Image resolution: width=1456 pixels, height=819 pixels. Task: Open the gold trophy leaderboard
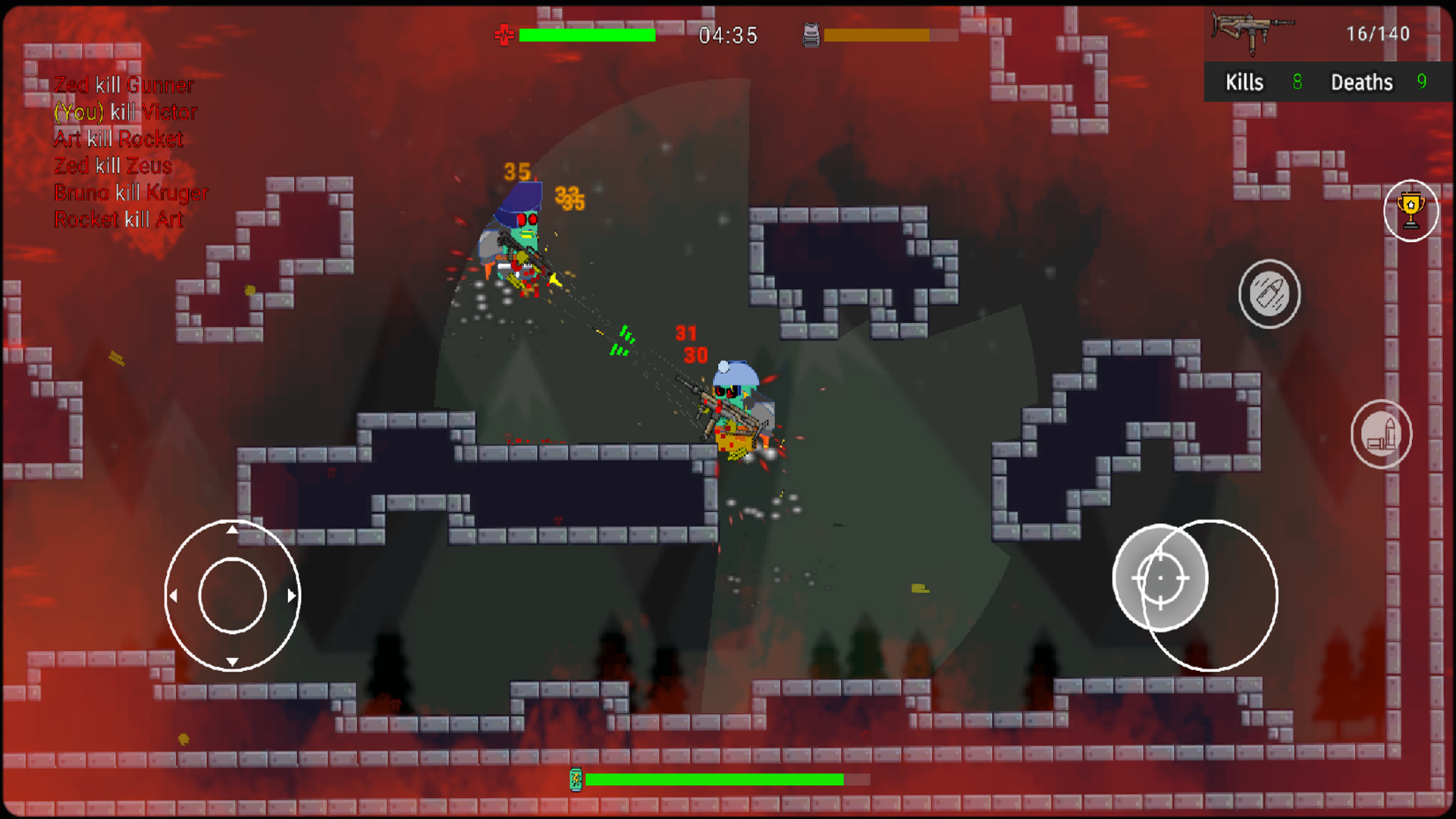tap(1410, 211)
